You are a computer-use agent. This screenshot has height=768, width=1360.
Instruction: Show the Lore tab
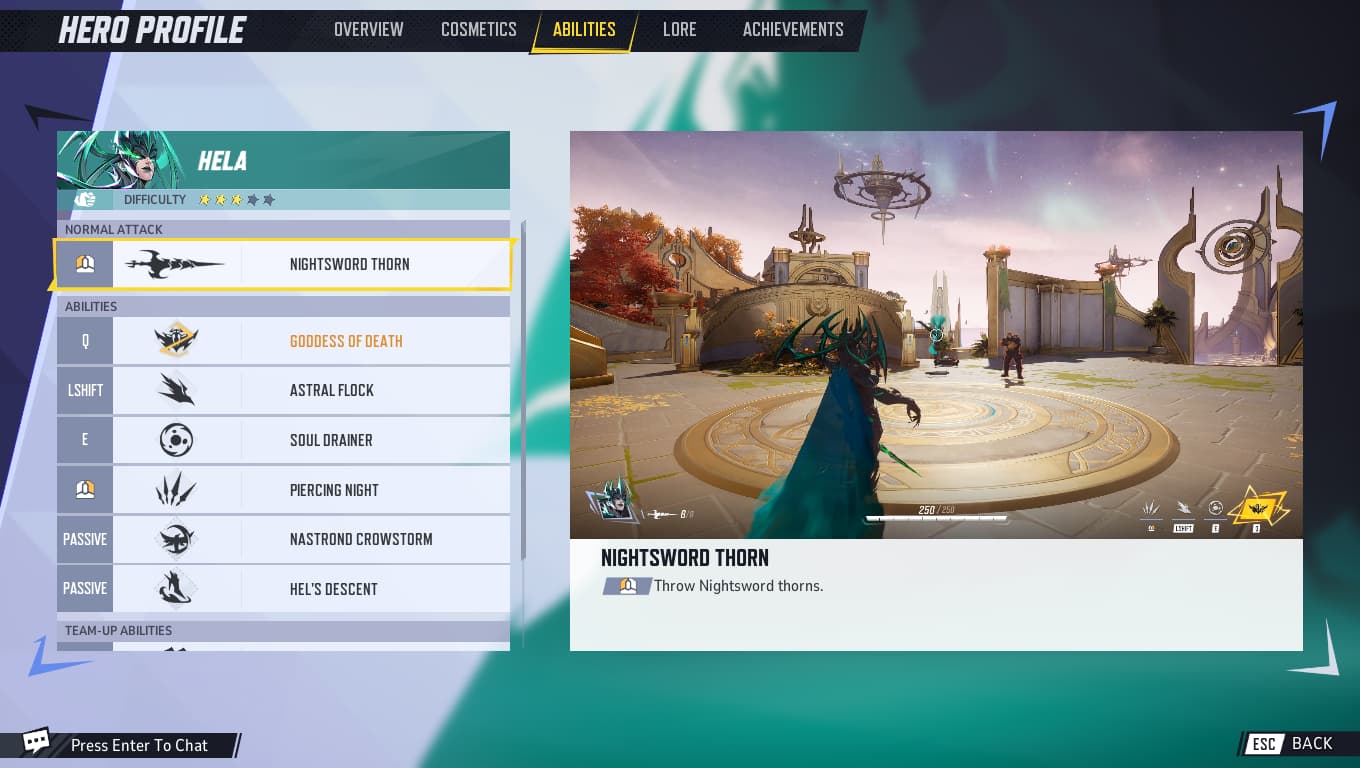(x=679, y=29)
